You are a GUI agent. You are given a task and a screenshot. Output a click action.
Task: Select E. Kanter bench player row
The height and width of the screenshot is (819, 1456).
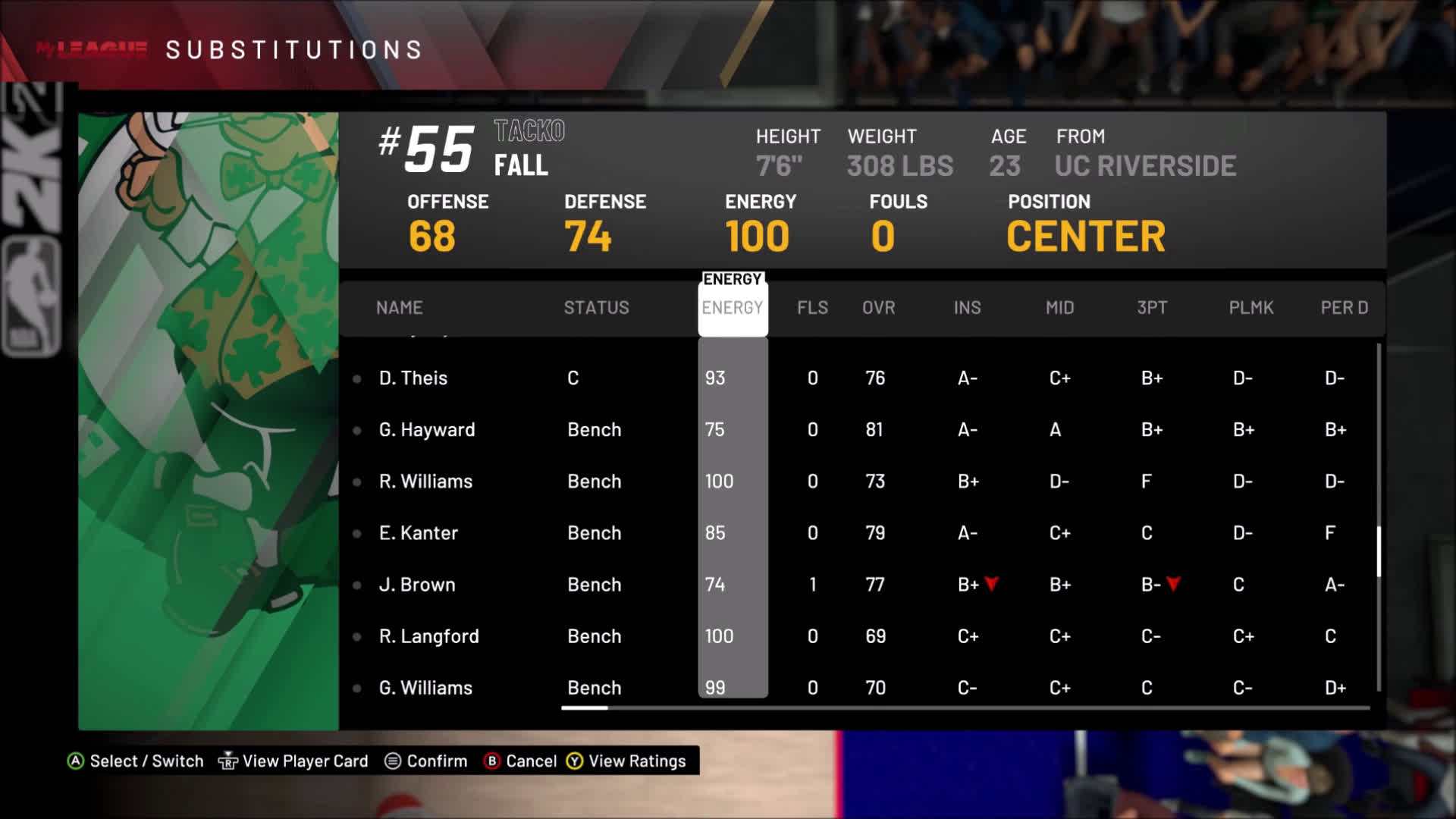(x=419, y=532)
